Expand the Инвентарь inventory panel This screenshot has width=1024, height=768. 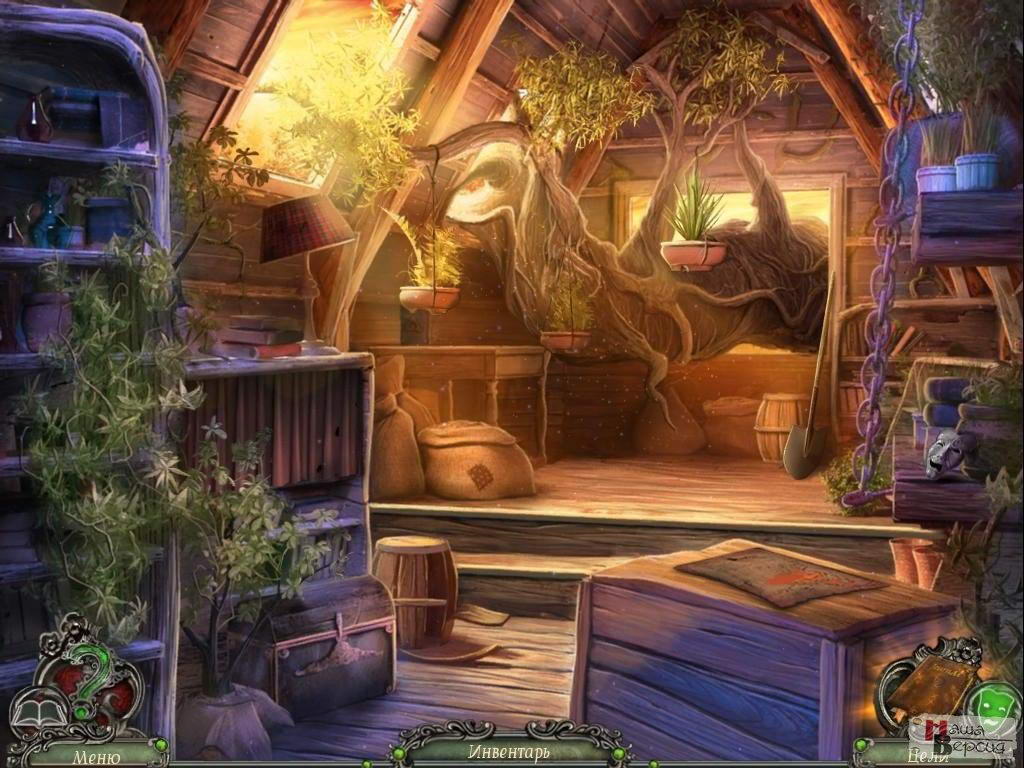508,751
